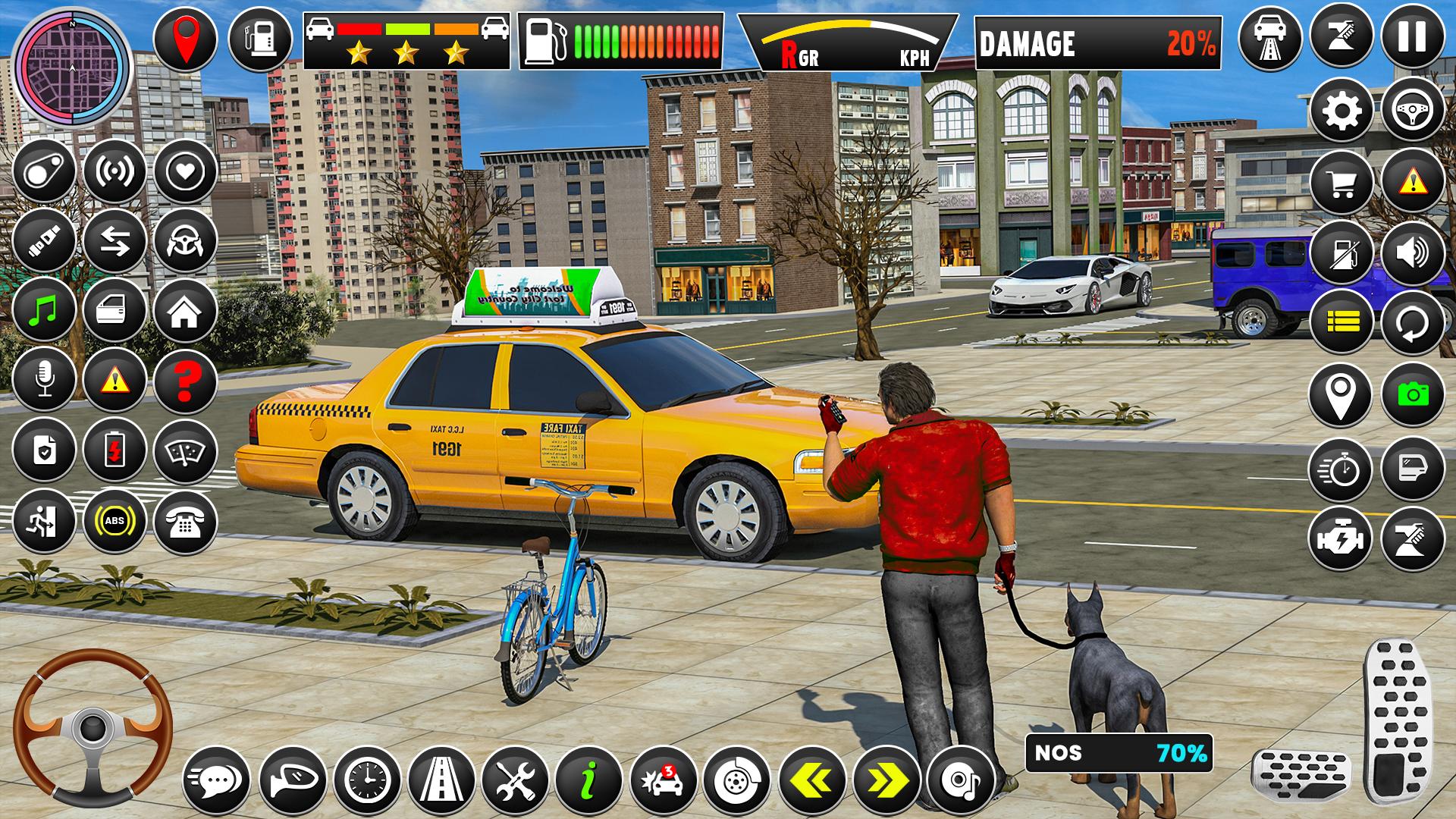Toggle the microphone button
The image size is (1456, 819).
coord(44,380)
